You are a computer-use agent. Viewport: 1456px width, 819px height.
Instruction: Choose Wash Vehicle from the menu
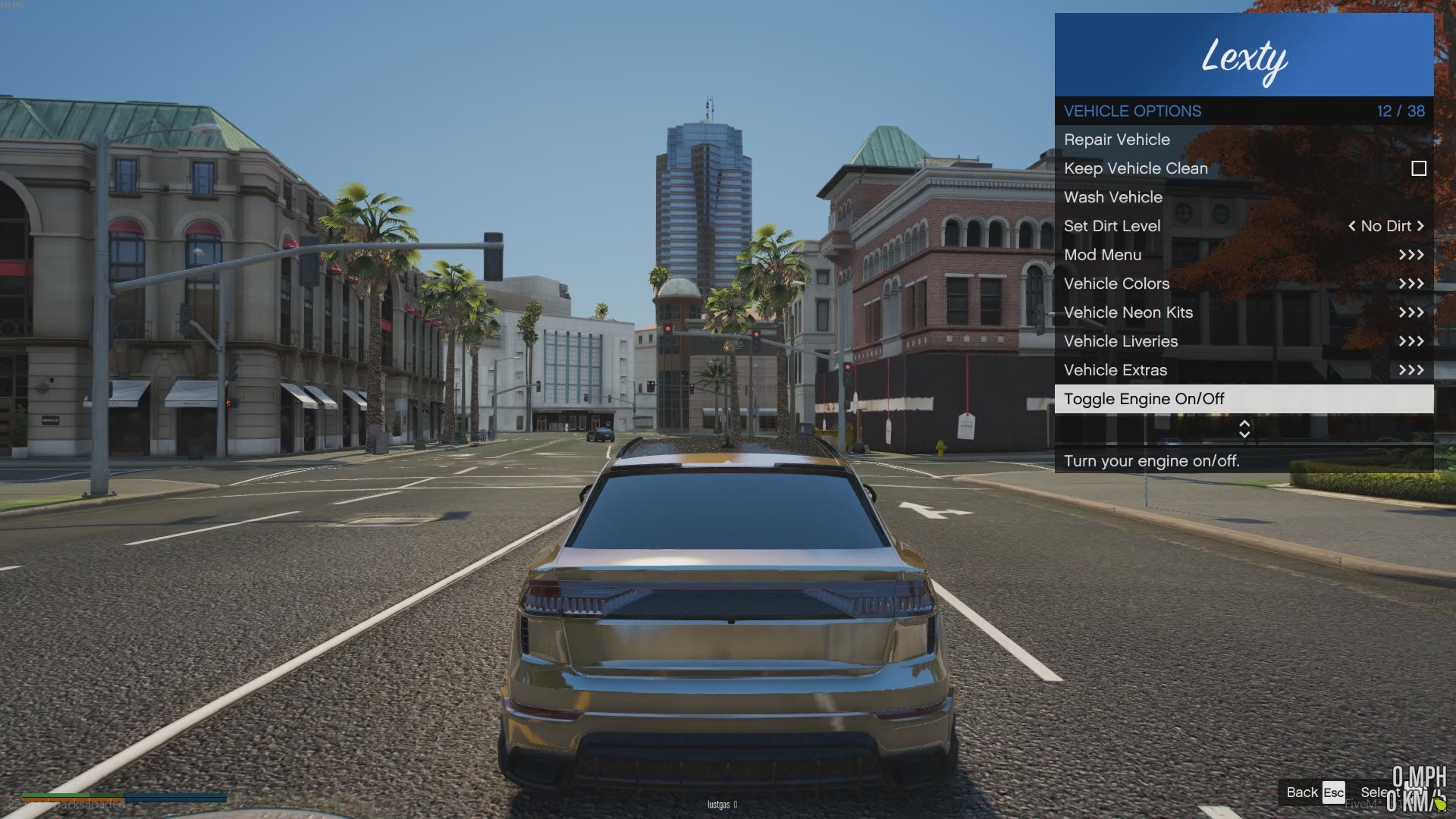tap(1112, 197)
